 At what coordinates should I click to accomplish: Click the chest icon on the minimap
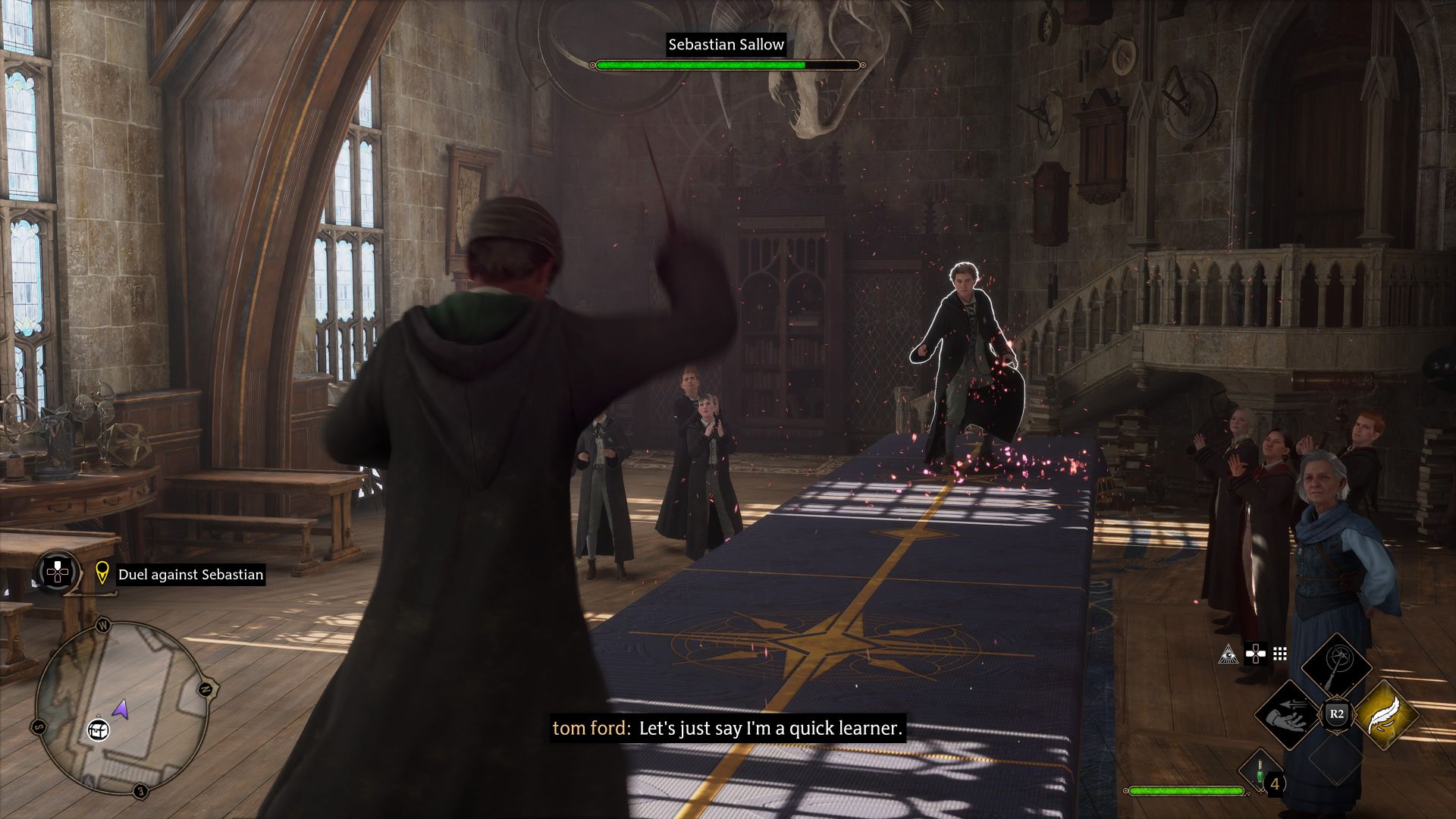(x=97, y=730)
